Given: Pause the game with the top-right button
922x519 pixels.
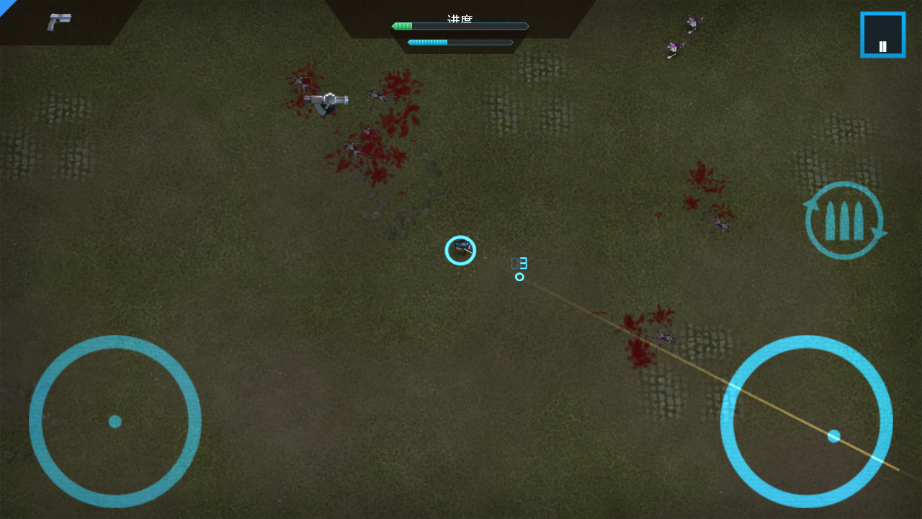Looking at the screenshot, I should pos(882,35).
